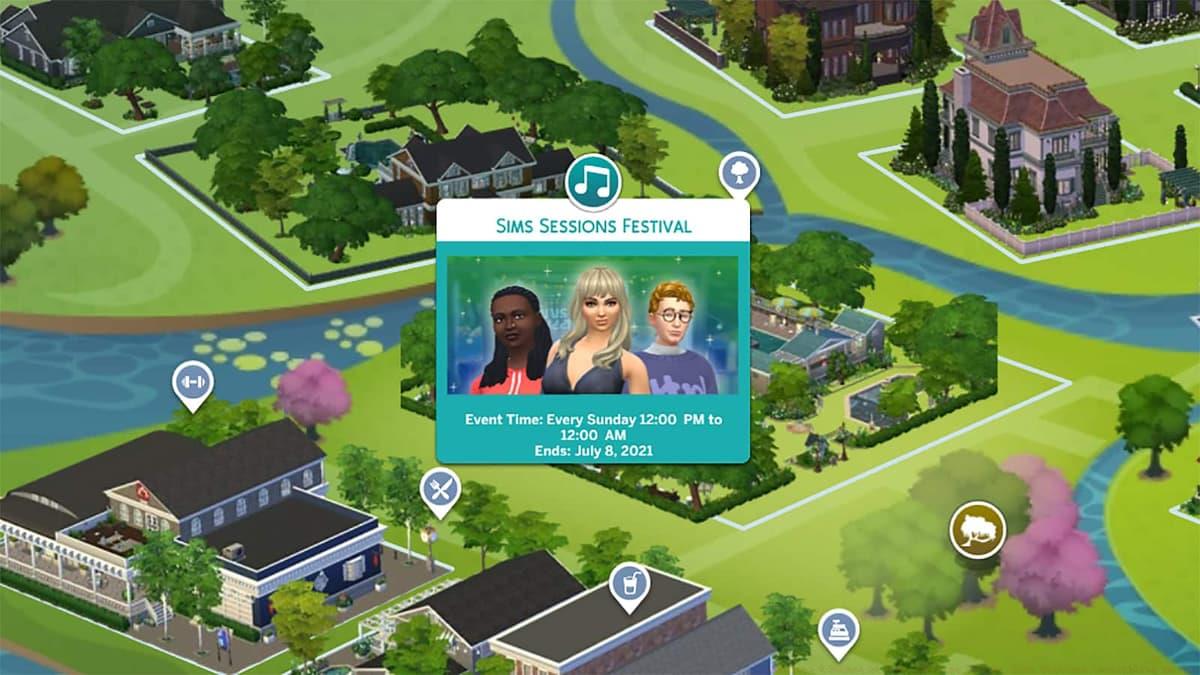
Task: Select the drink cup venue pin
Action: pos(630,582)
